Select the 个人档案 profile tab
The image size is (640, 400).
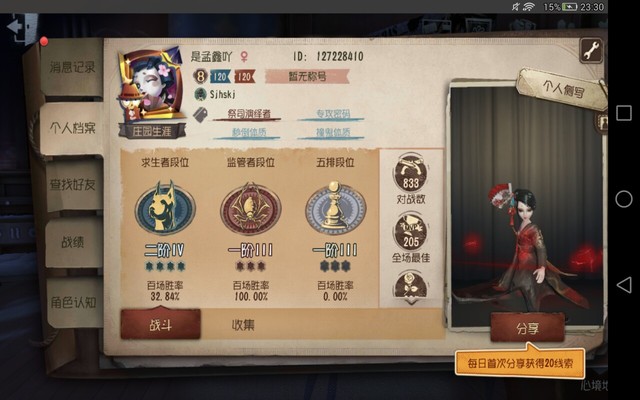pos(73,127)
